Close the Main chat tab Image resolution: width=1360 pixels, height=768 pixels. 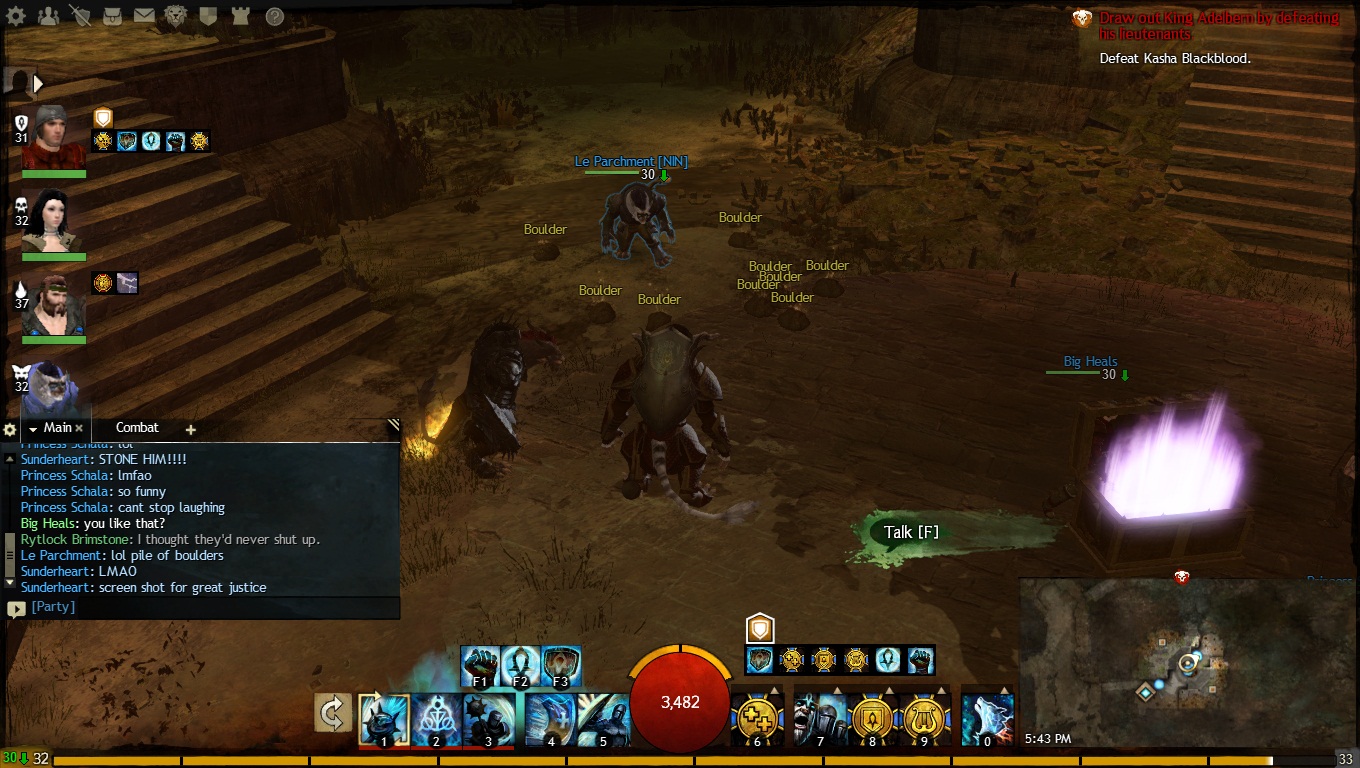pyautogui.click(x=79, y=428)
